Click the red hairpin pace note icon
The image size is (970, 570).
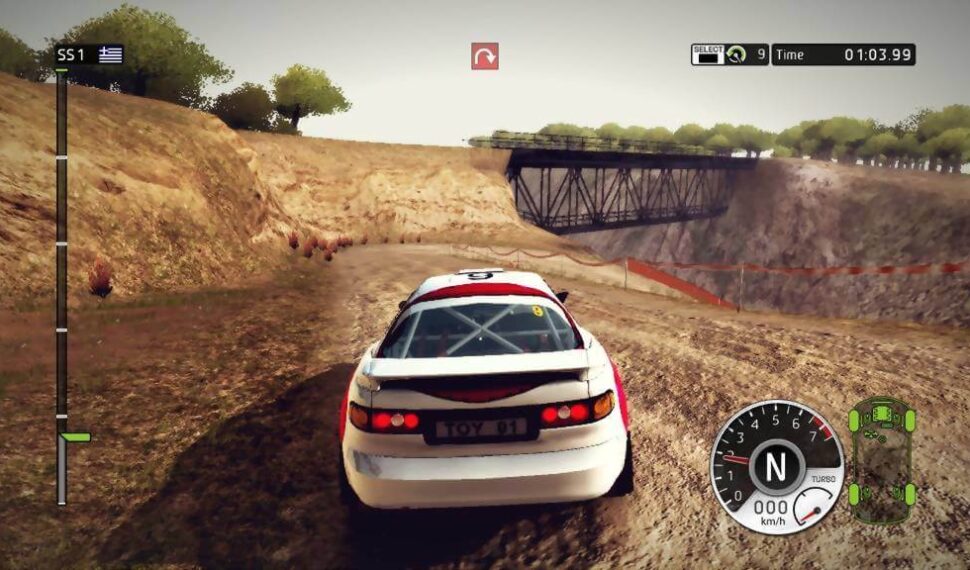[485, 56]
